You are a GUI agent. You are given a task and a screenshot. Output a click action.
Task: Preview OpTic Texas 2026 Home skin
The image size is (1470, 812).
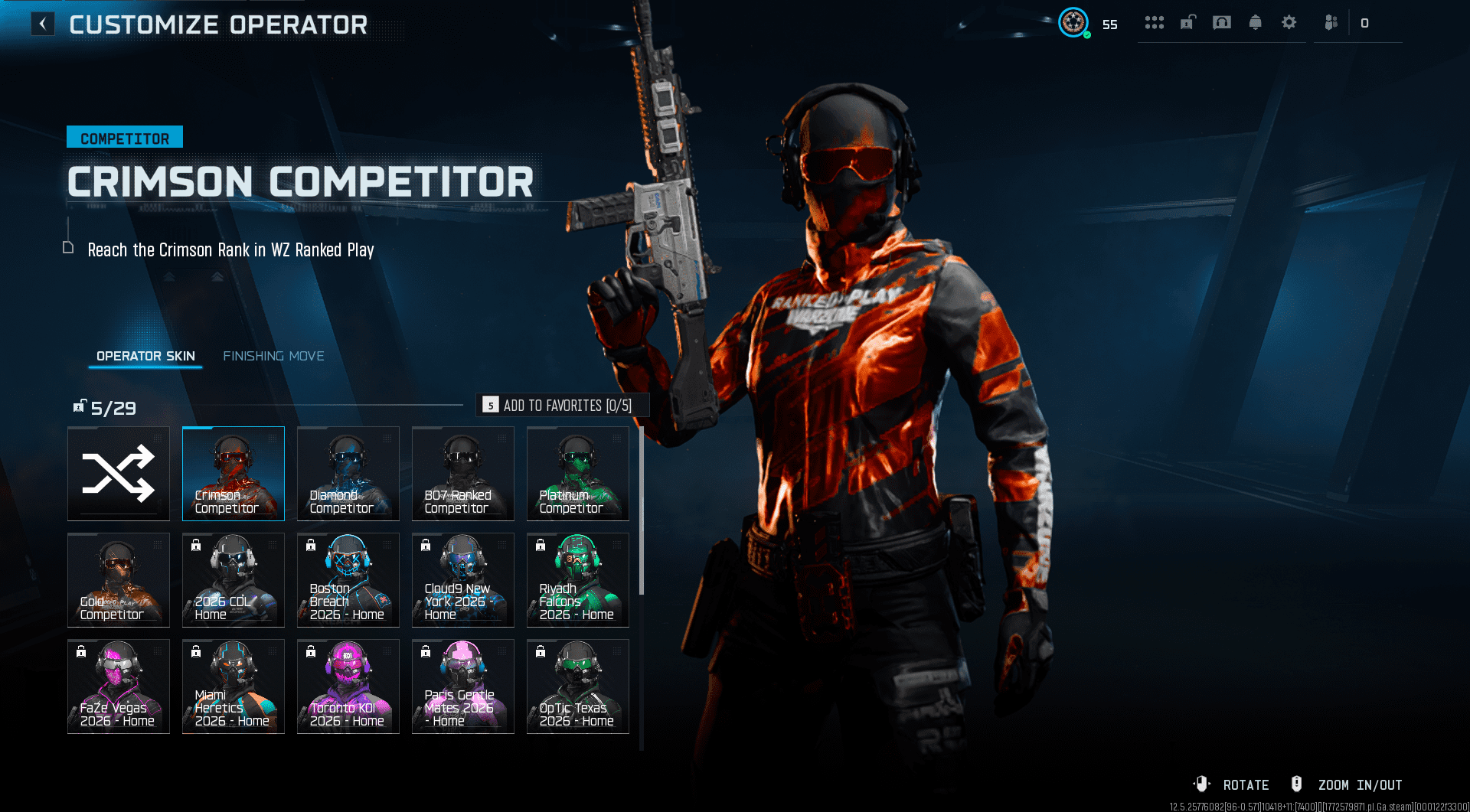click(x=578, y=686)
